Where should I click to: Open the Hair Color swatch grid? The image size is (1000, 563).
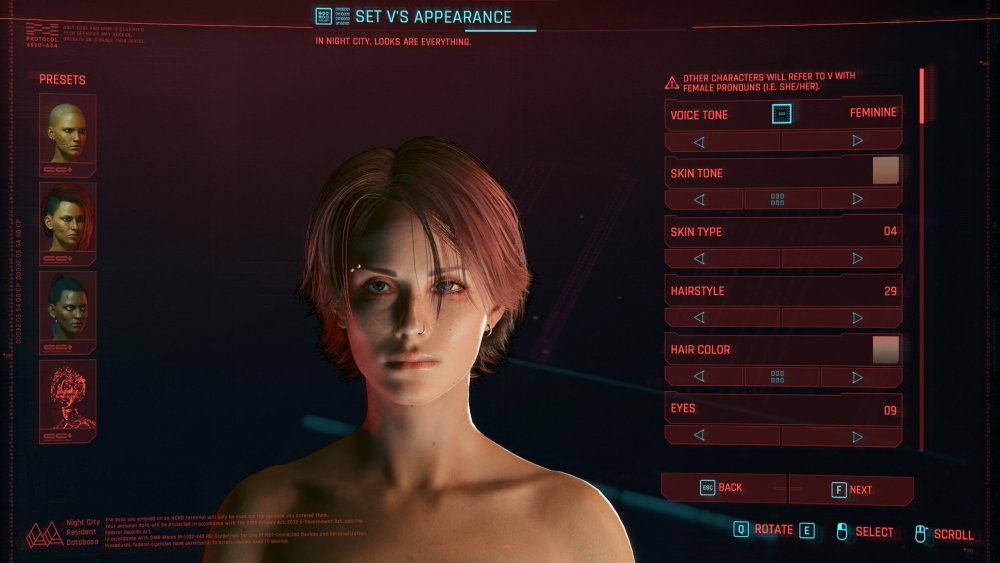pyautogui.click(x=778, y=377)
